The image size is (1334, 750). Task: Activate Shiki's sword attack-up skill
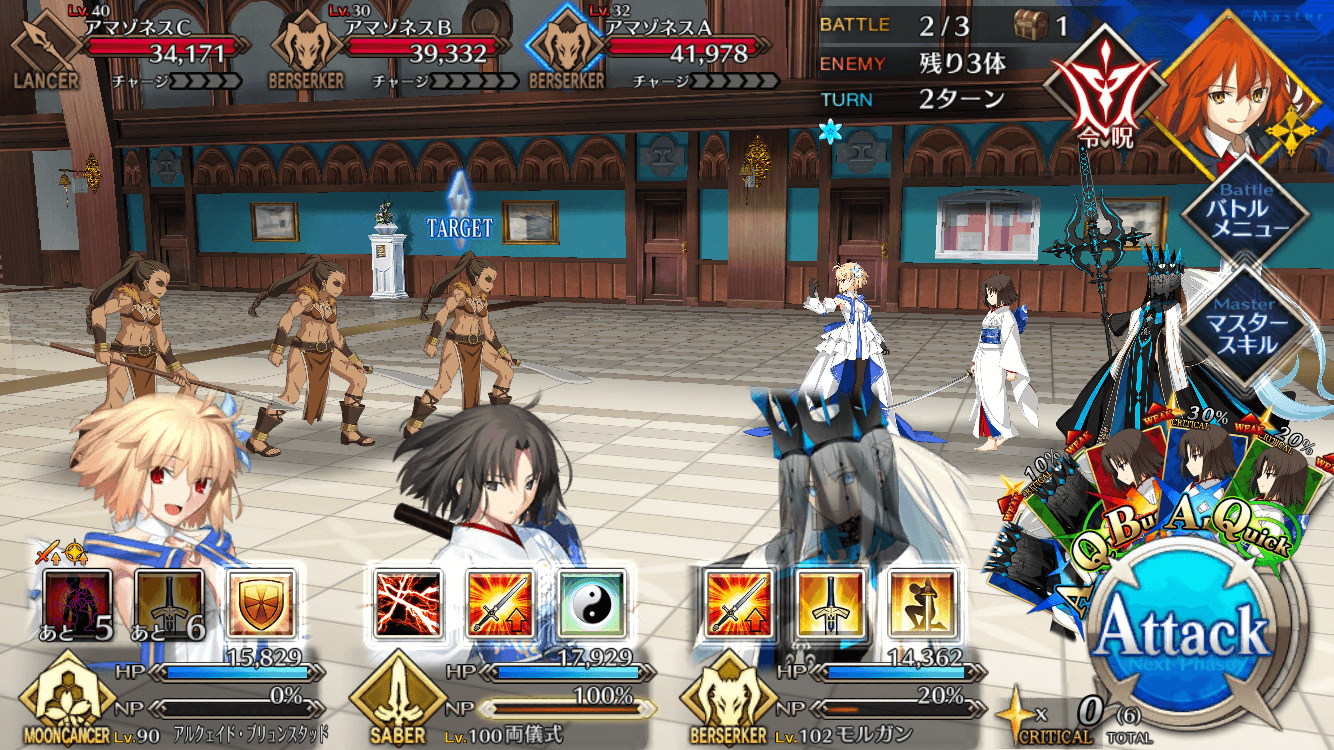click(x=499, y=604)
